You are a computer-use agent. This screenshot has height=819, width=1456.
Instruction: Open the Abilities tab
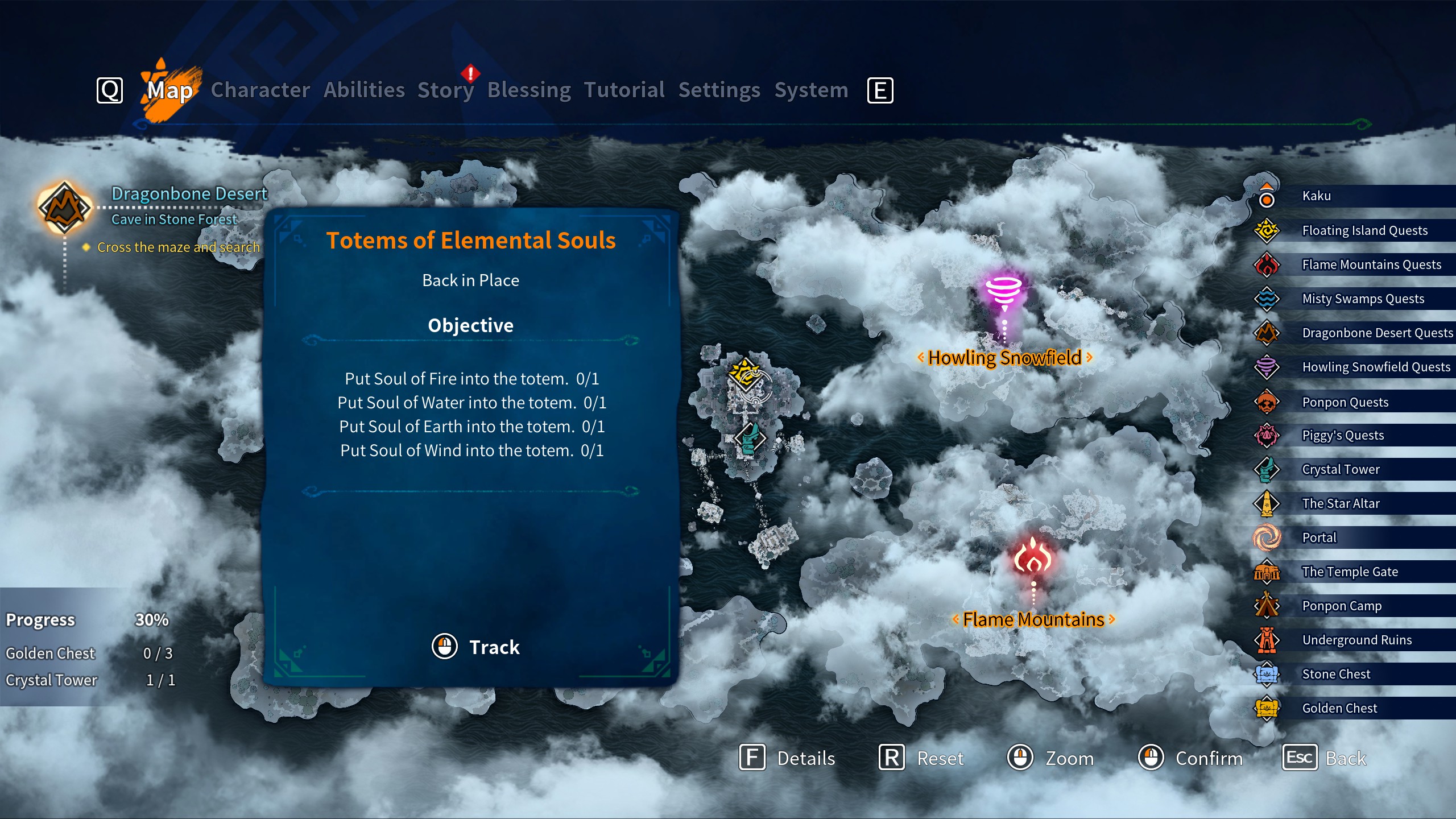click(364, 90)
